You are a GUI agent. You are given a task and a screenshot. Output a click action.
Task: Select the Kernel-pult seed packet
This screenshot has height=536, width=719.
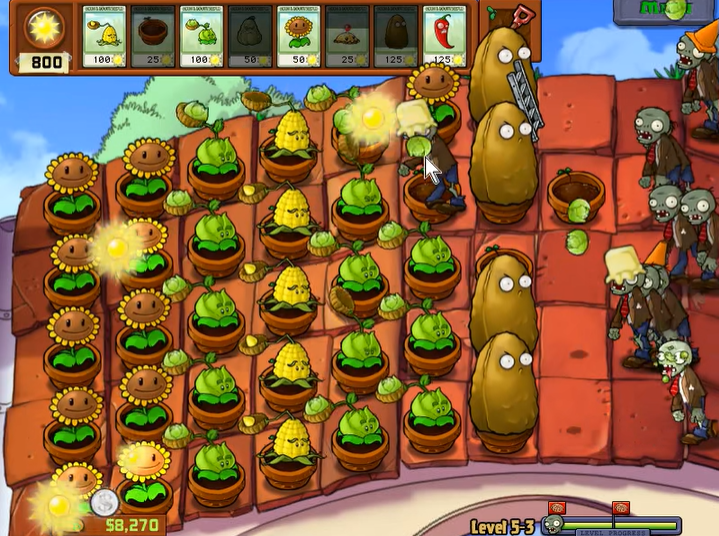pos(103,39)
